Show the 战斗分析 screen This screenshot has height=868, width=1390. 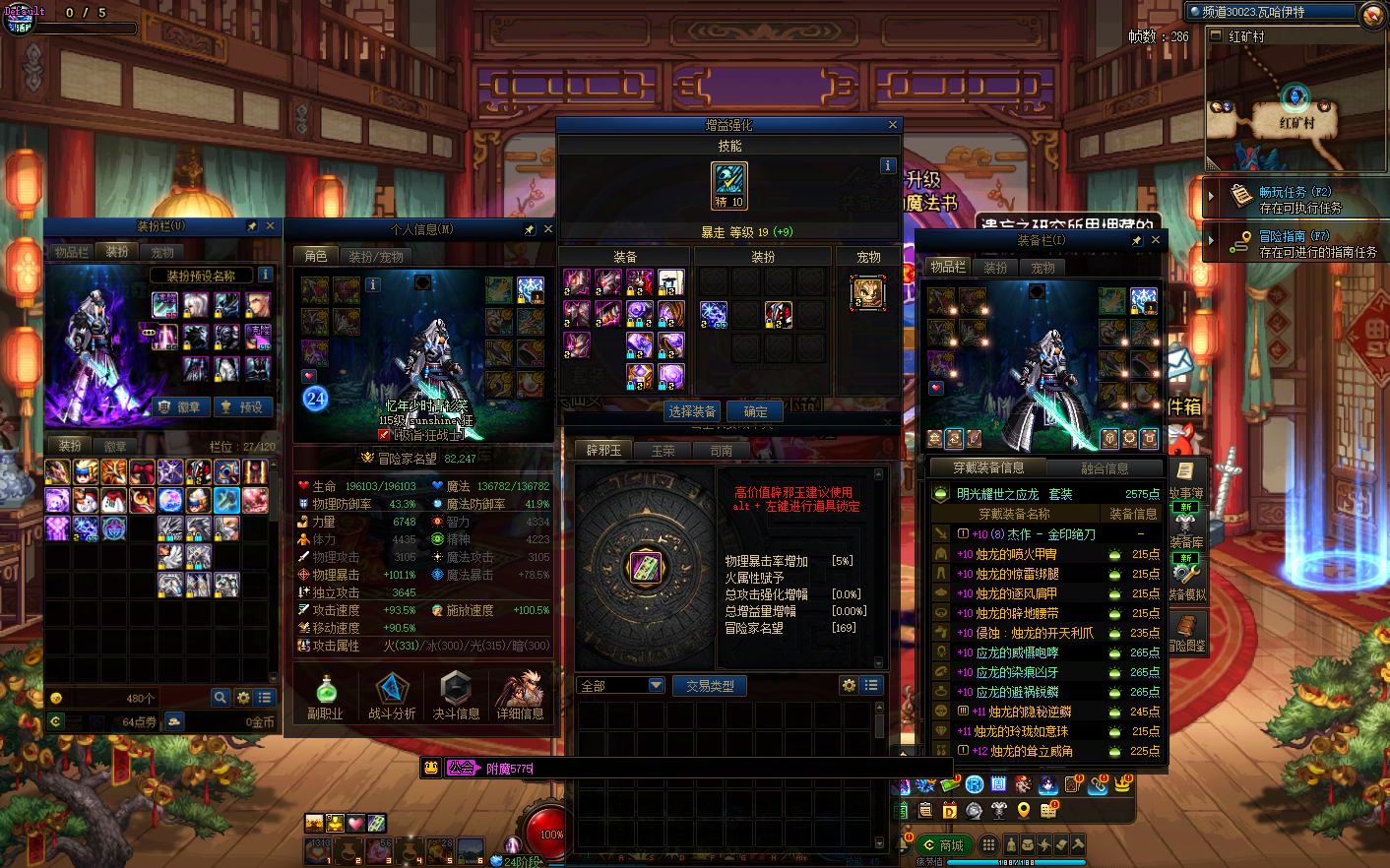coord(392,696)
